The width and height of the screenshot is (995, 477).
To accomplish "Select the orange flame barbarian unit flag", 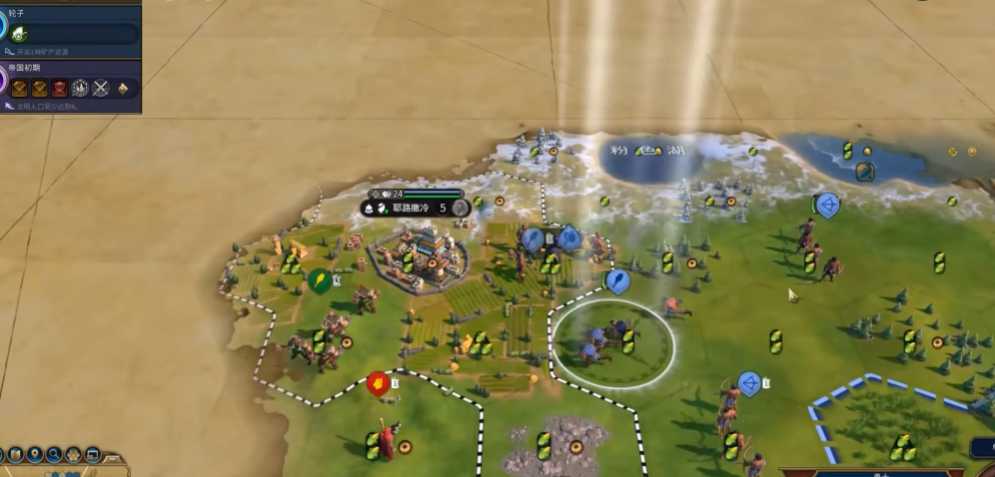I will pos(377,382).
